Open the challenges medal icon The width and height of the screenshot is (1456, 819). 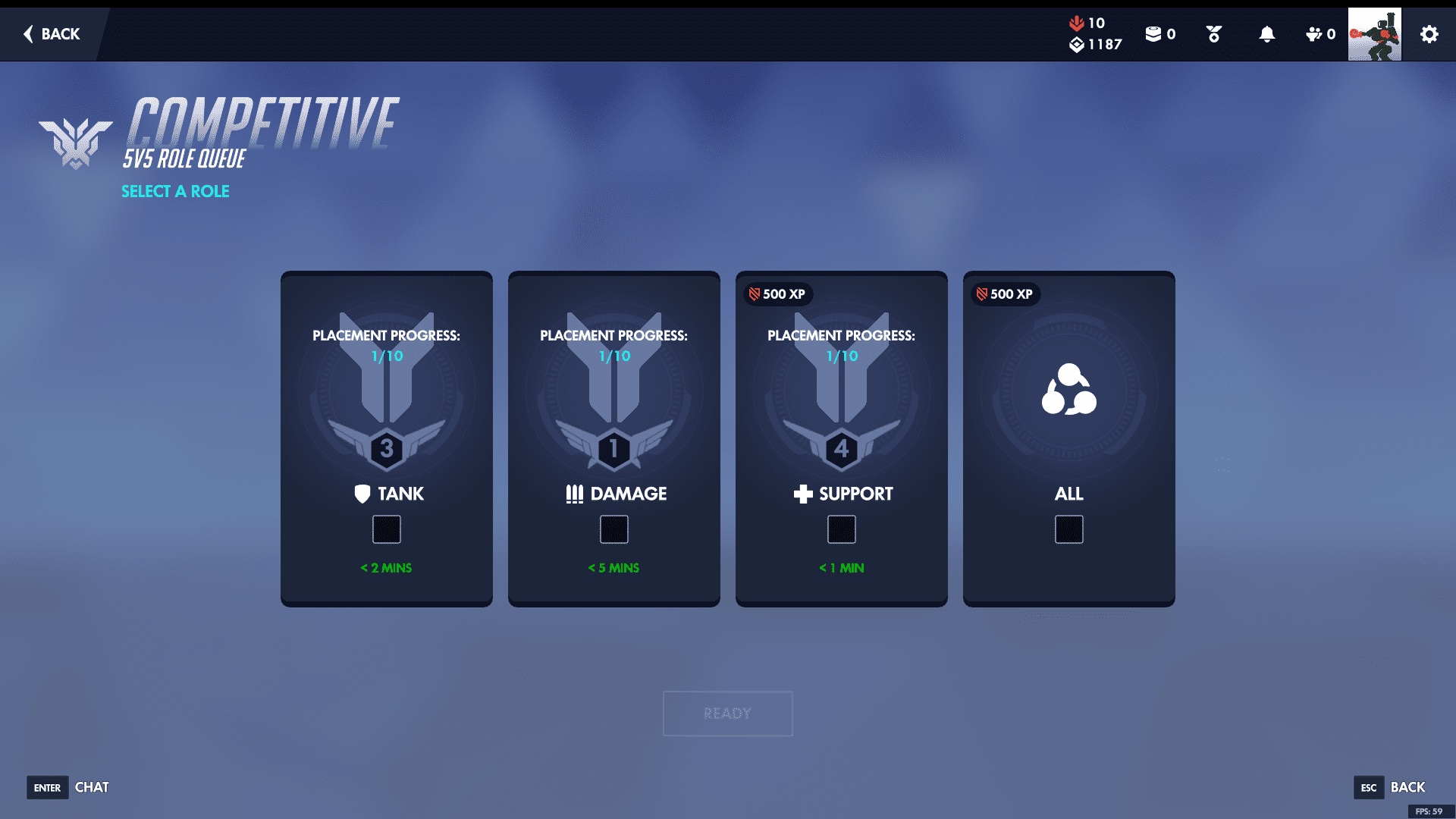[1213, 34]
